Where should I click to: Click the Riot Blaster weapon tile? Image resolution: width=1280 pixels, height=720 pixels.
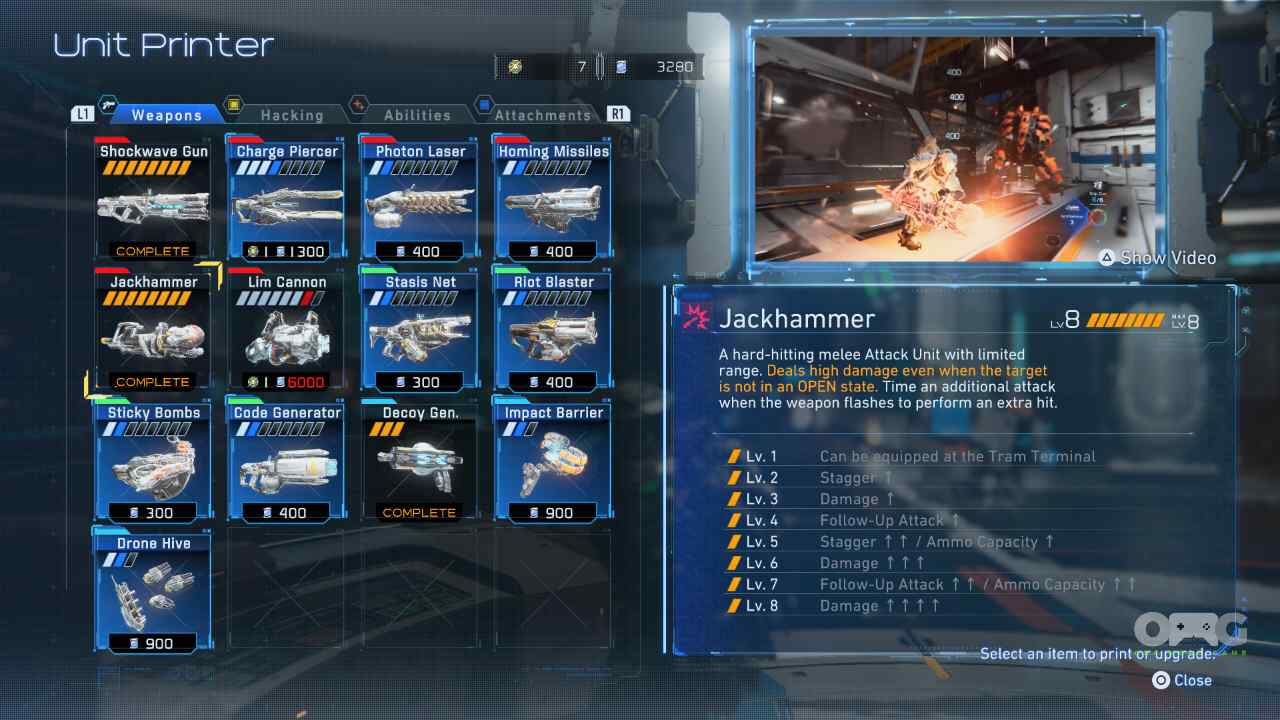click(x=553, y=331)
